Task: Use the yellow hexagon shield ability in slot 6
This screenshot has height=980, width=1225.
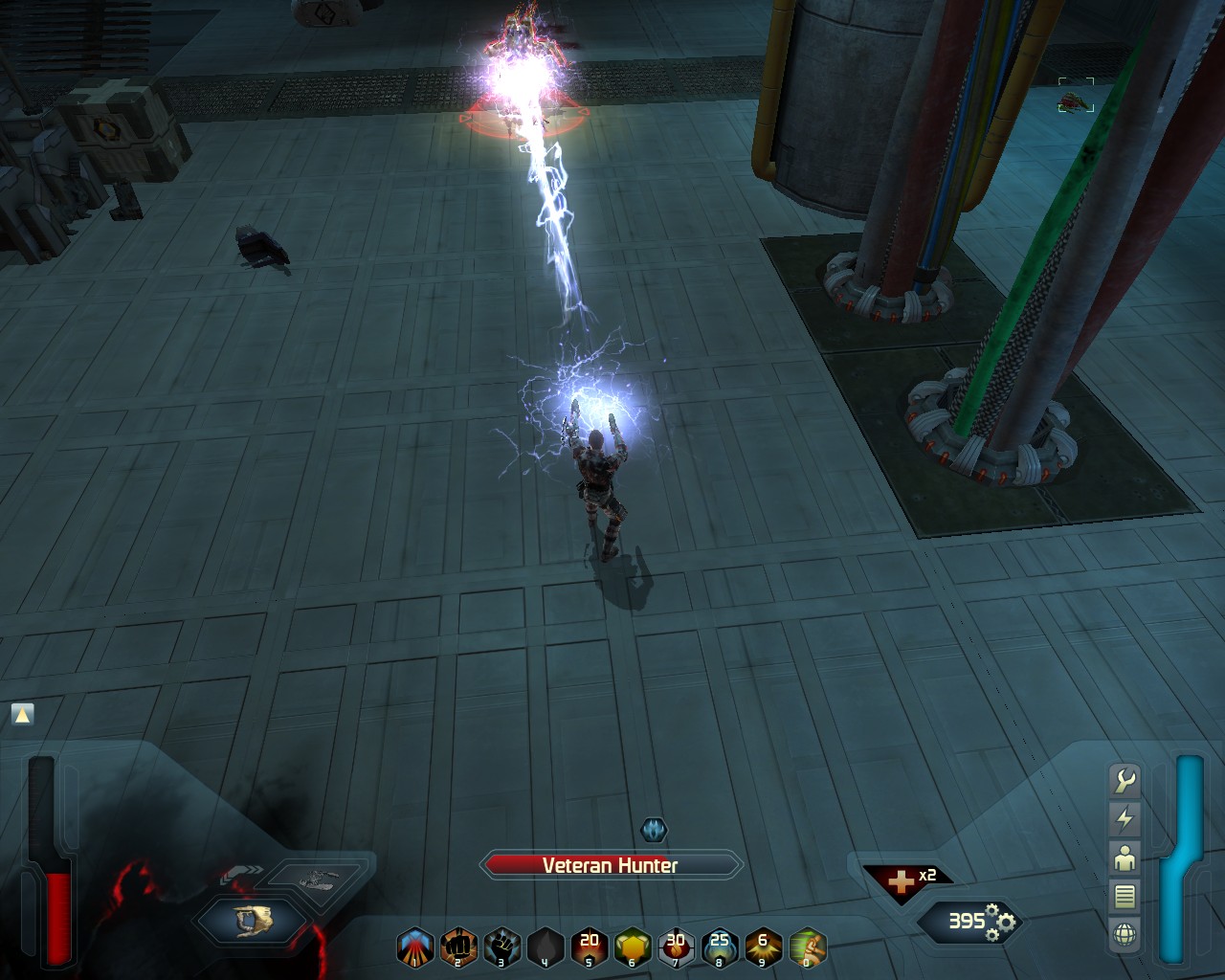Action: 633,947
